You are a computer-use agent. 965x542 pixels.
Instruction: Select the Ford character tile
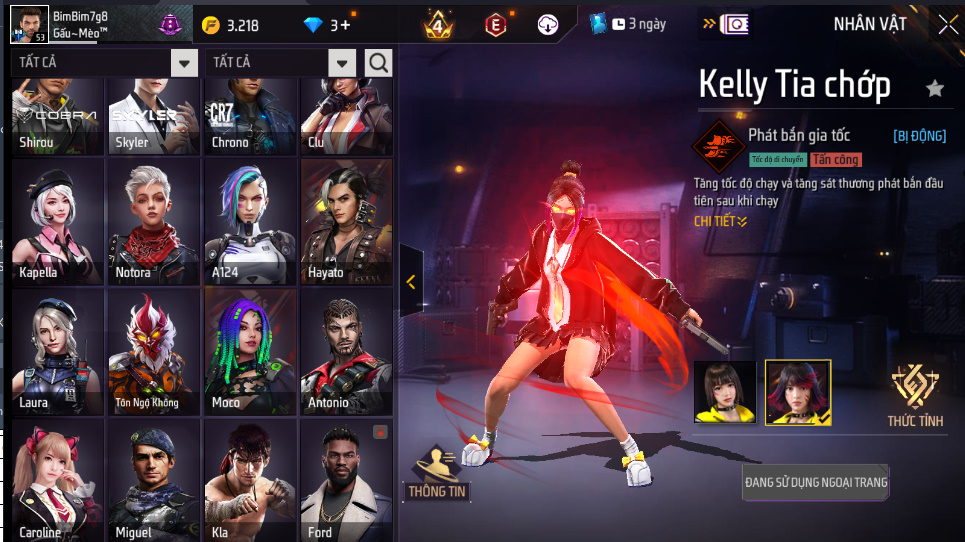(346, 480)
